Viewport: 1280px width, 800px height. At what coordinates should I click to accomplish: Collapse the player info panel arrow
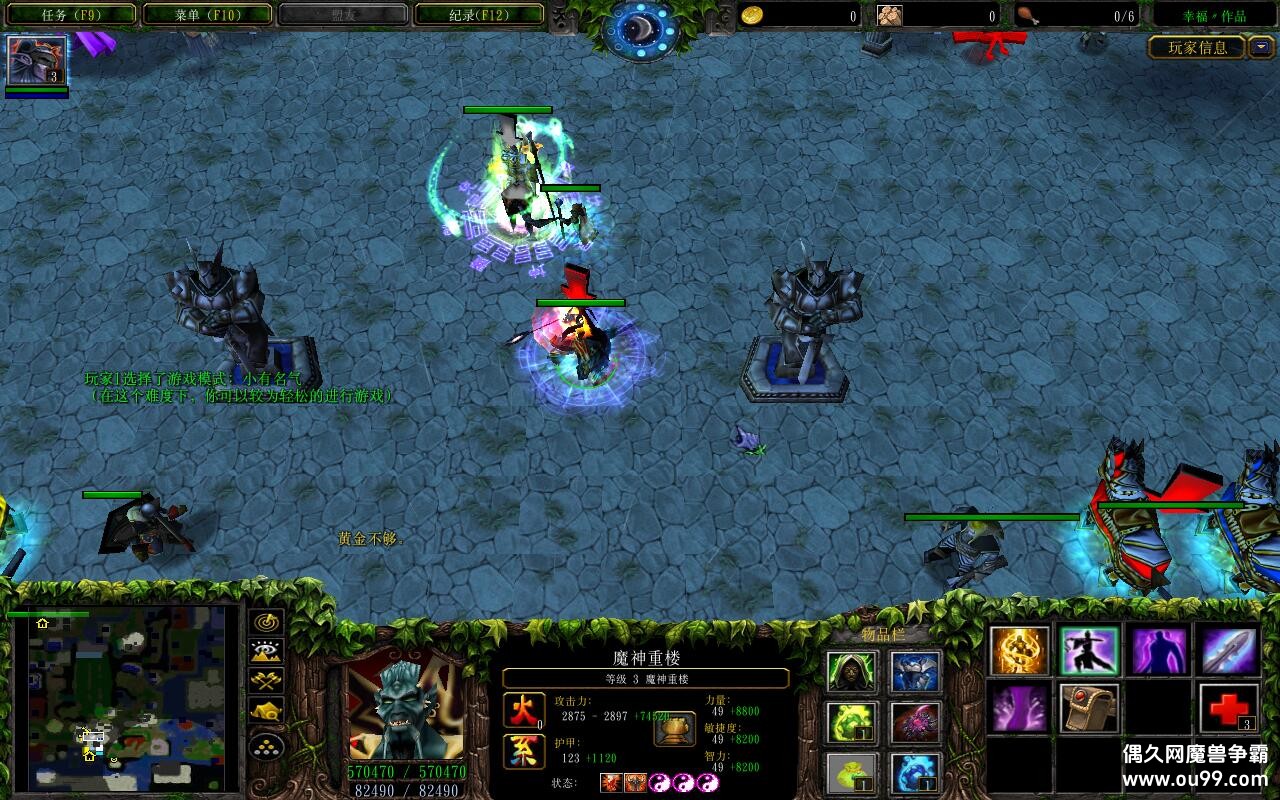coord(1261,47)
